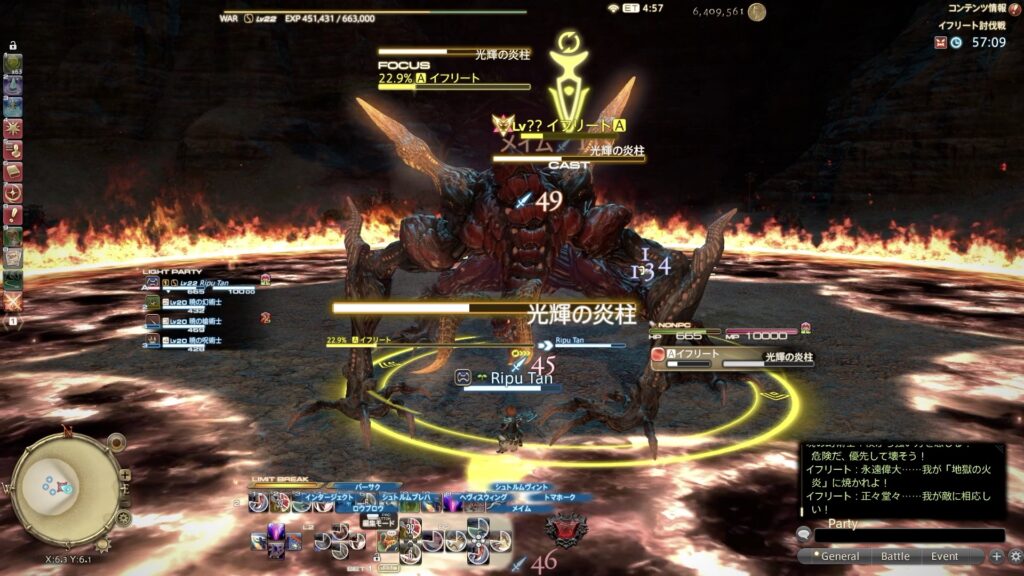Viewport: 1024px width, 576px height.
Task: Open the circular minimap
Action: click(x=64, y=490)
